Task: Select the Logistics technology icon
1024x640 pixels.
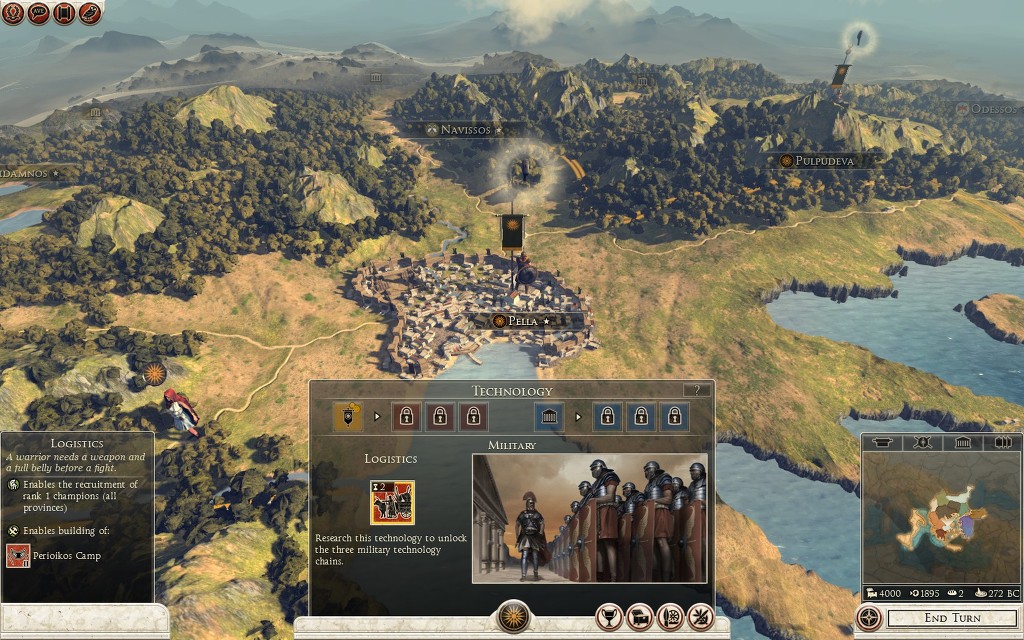Action: 392,503
